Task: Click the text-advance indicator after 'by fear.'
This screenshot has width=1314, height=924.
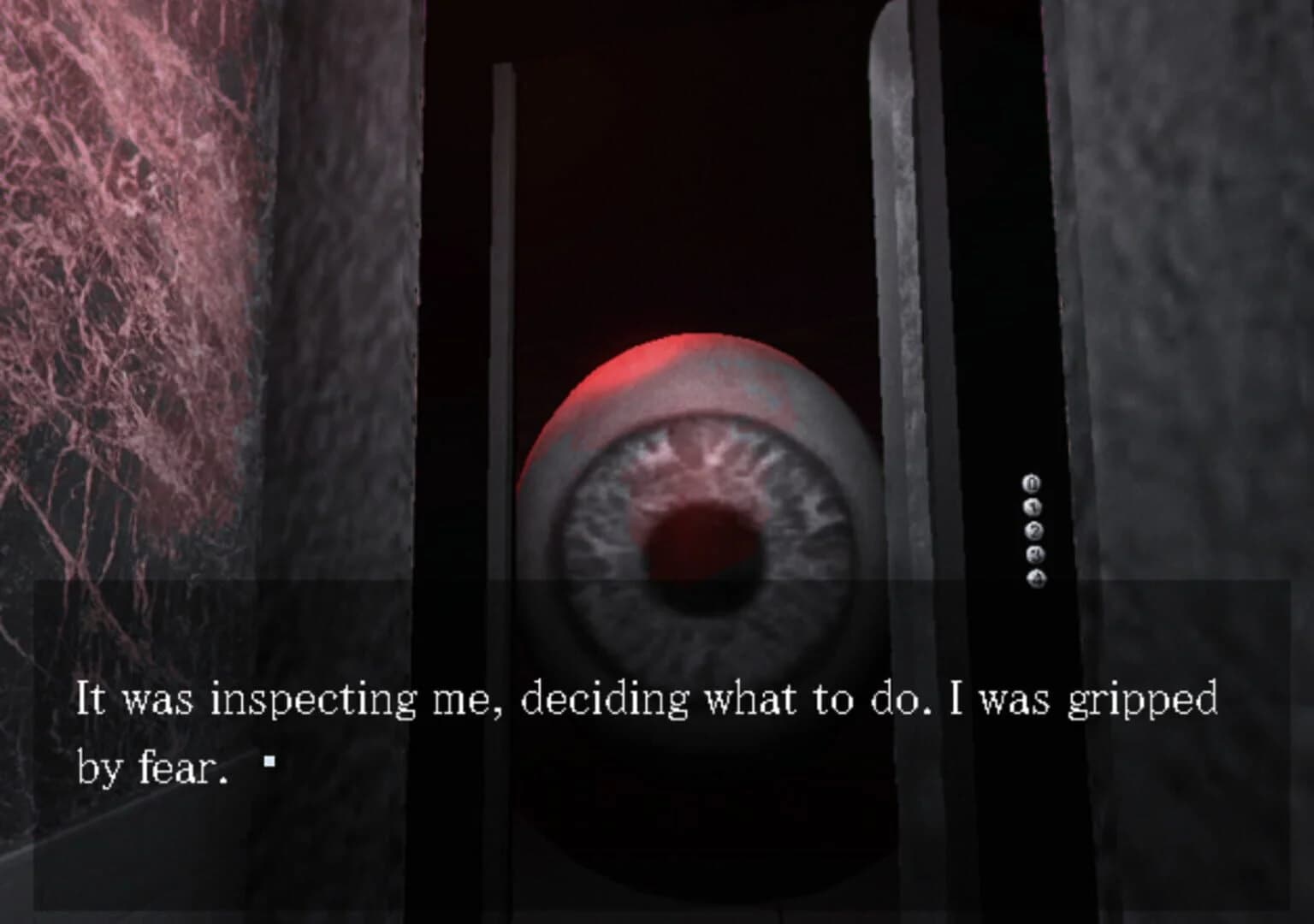Action: (269, 762)
